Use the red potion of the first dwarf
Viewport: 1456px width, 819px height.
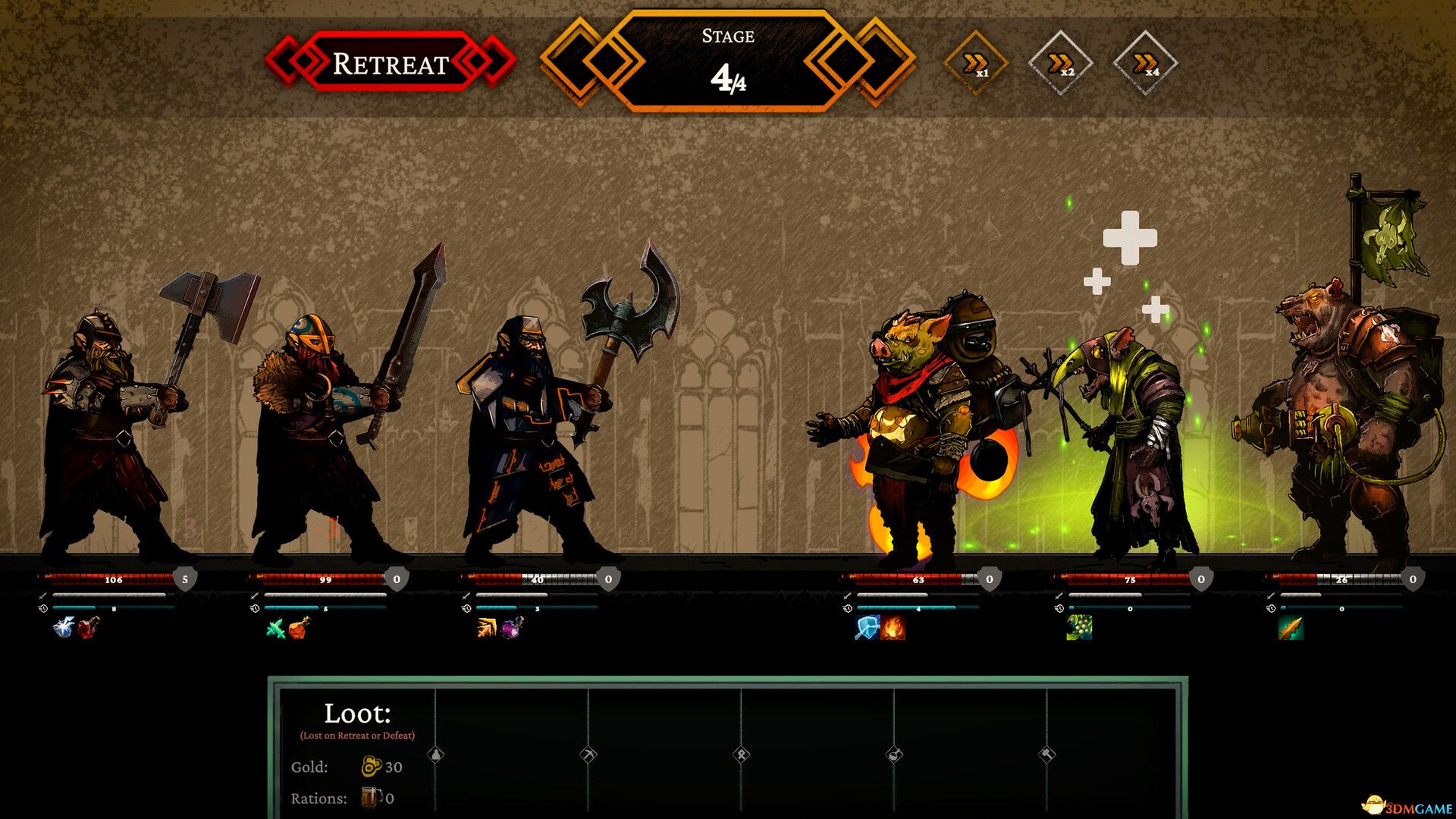(x=88, y=628)
